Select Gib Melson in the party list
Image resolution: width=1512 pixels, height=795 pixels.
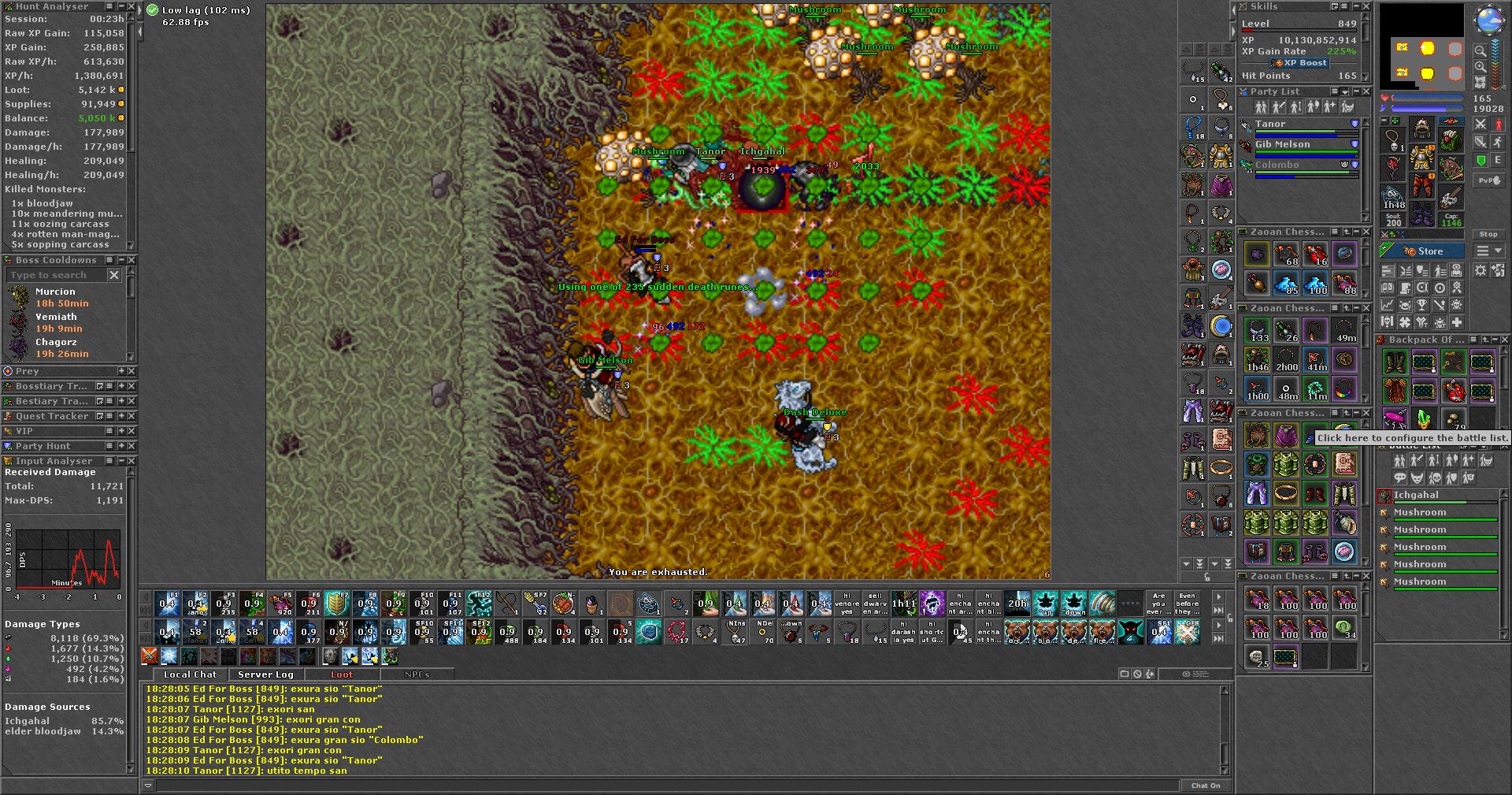[x=1282, y=145]
